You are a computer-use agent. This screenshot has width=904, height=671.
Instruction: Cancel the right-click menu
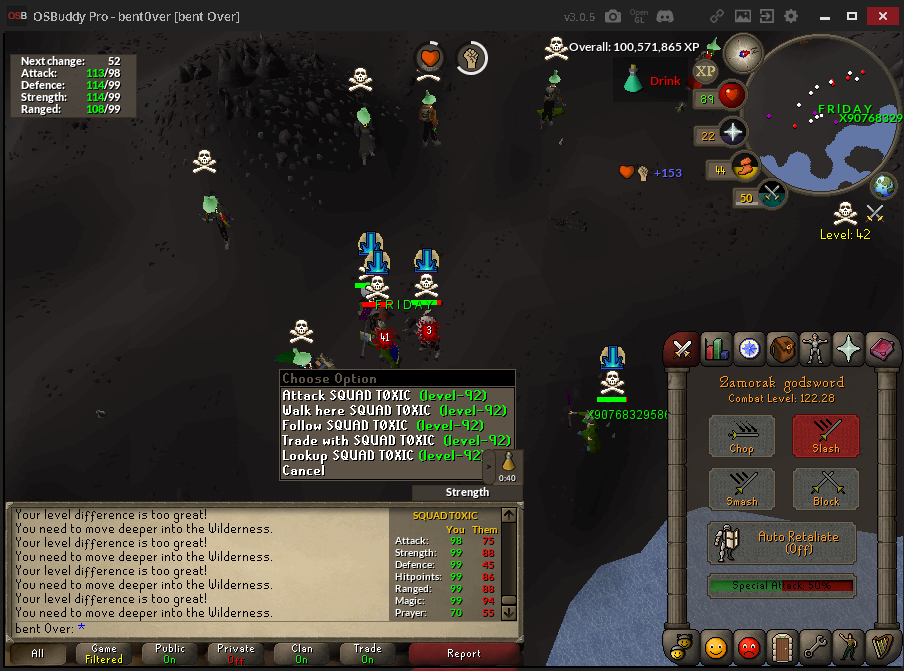(x=304, y=470)
